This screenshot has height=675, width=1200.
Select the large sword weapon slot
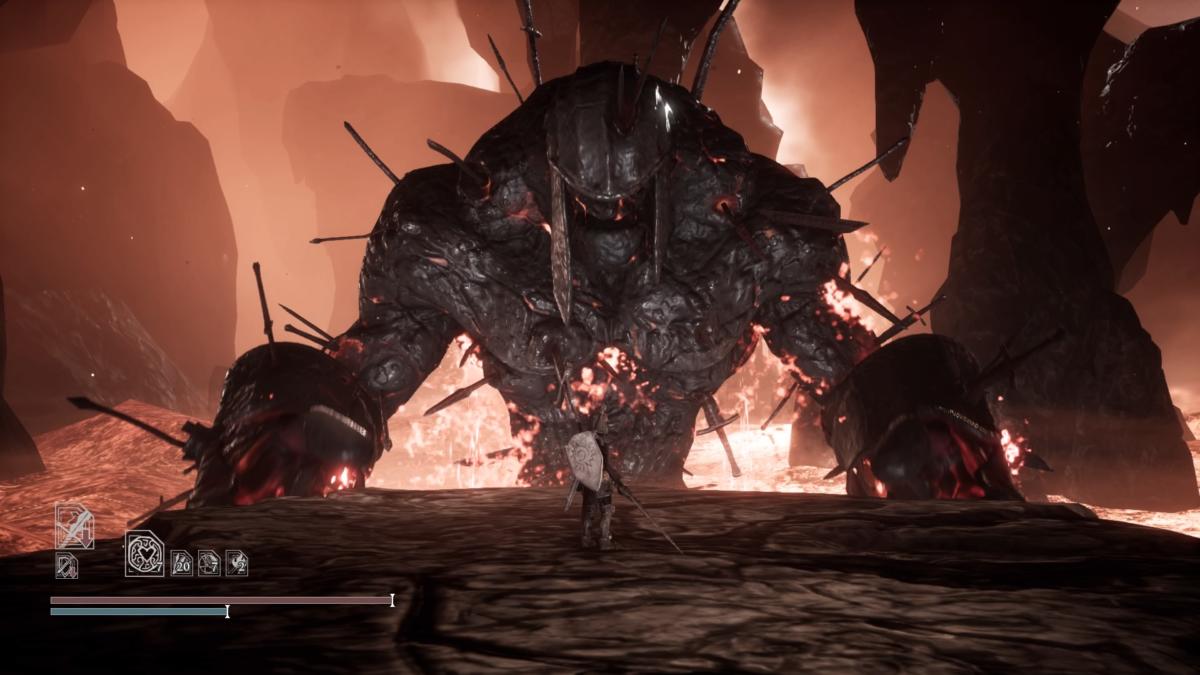pyautogui.click(x=74, y=526)
